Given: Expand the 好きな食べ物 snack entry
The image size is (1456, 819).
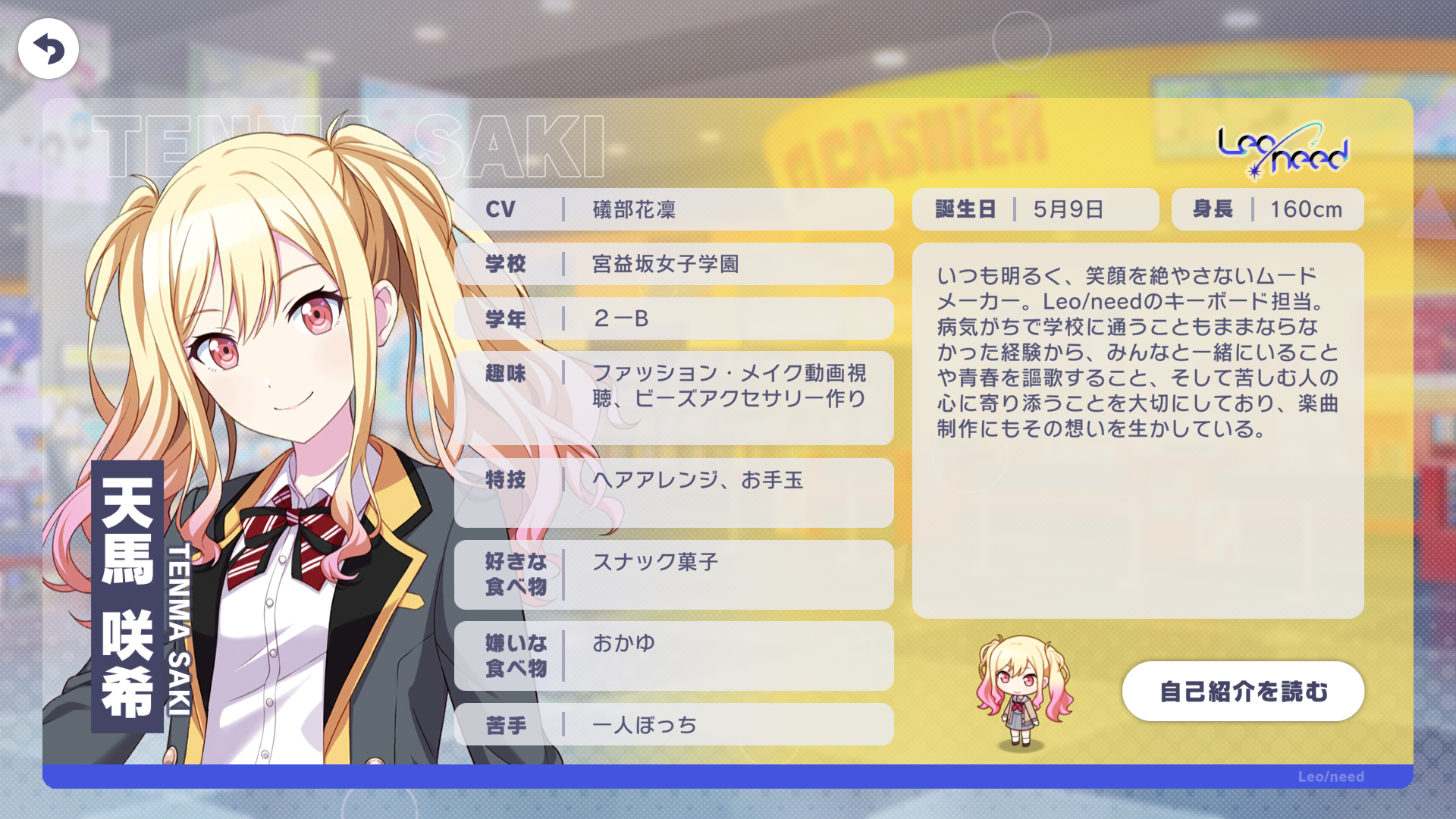Looking at the screenshot, I should tap(673, 575).
